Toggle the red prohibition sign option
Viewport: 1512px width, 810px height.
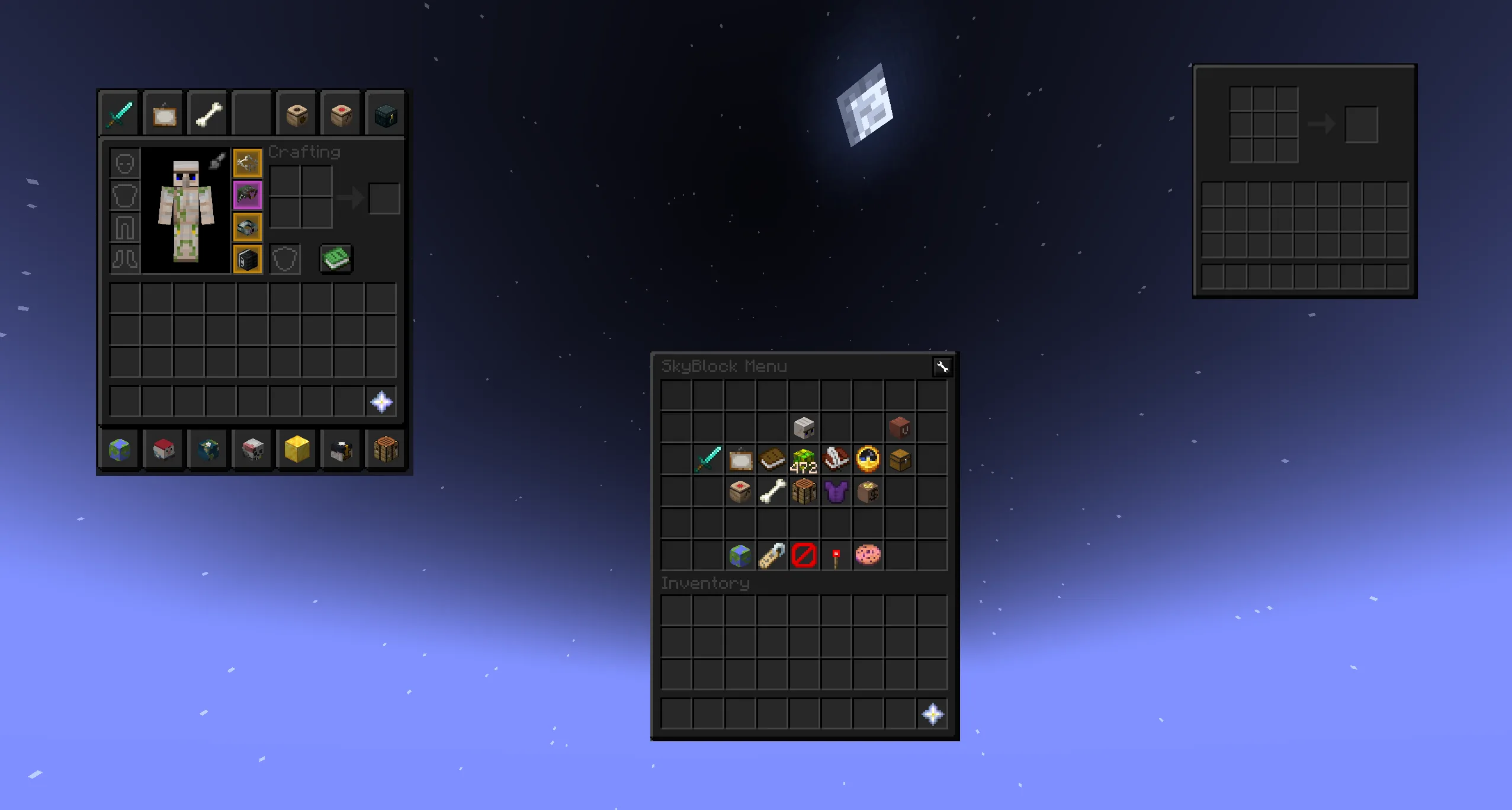pos(804,555)
